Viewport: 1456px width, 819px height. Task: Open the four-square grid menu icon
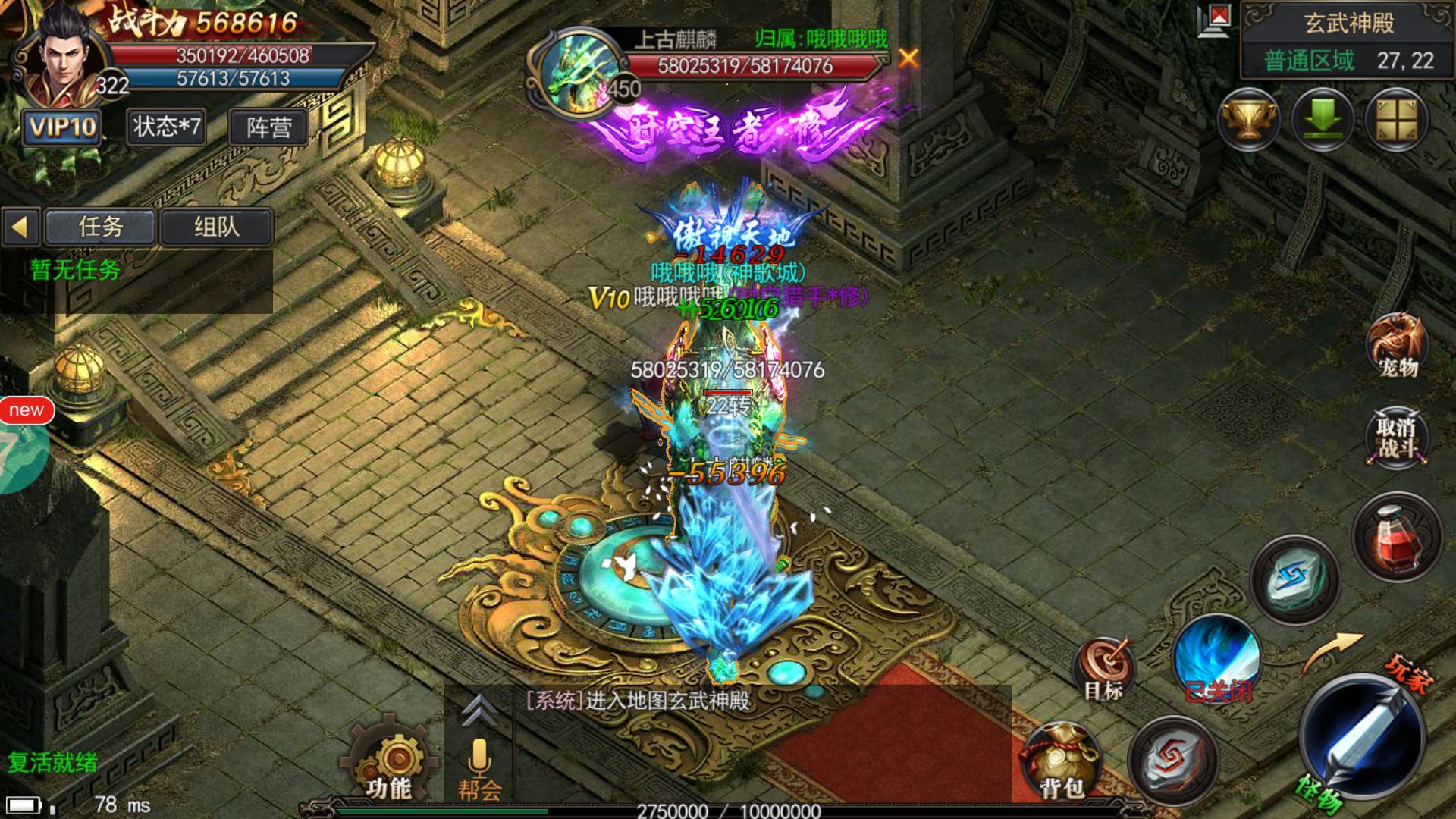click(1396, 120)
